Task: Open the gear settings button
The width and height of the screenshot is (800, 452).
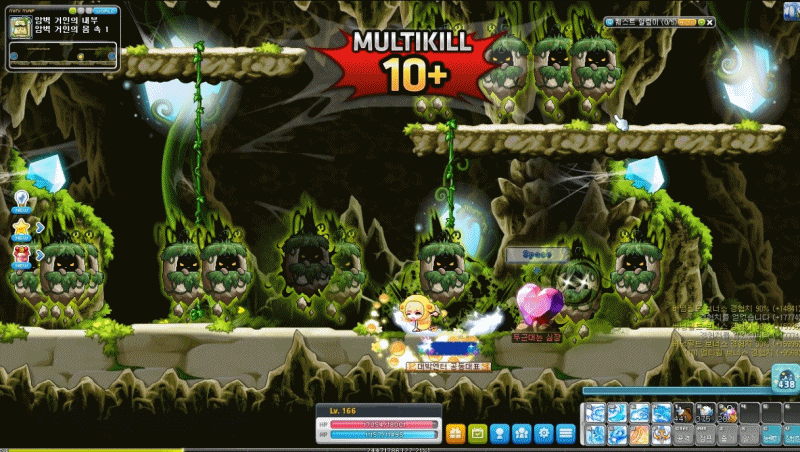Action: [x=544, y=434]
